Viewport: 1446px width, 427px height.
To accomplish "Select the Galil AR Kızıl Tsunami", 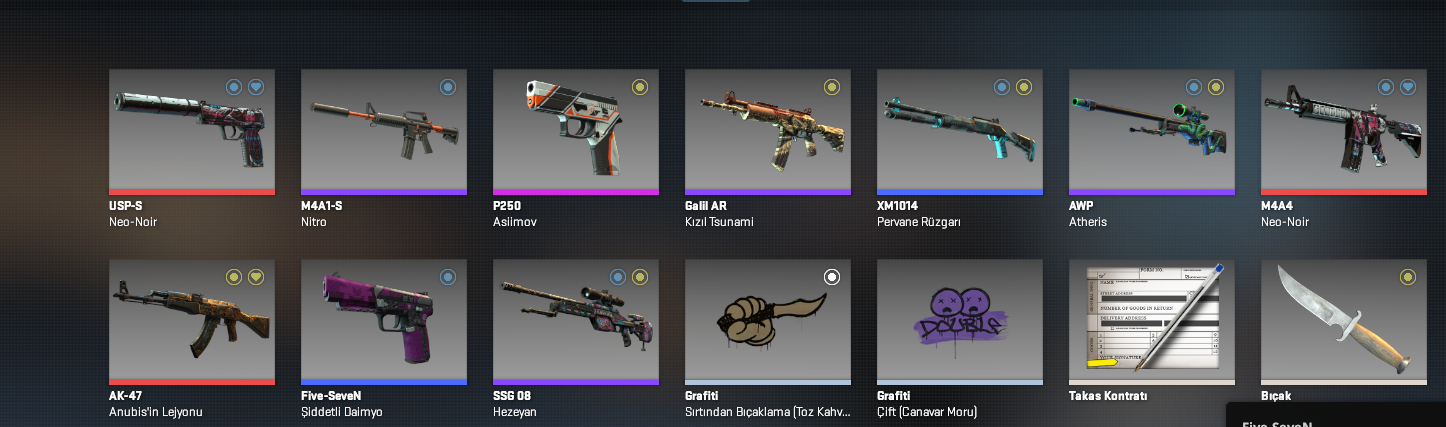I will [x=767, y=130].
